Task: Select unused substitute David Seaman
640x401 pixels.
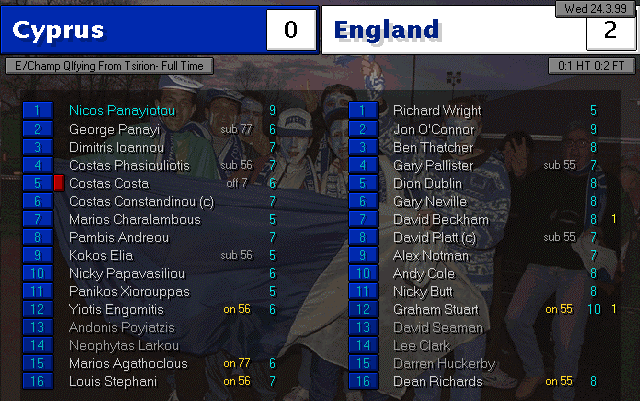Action: (x=438, y=327)
